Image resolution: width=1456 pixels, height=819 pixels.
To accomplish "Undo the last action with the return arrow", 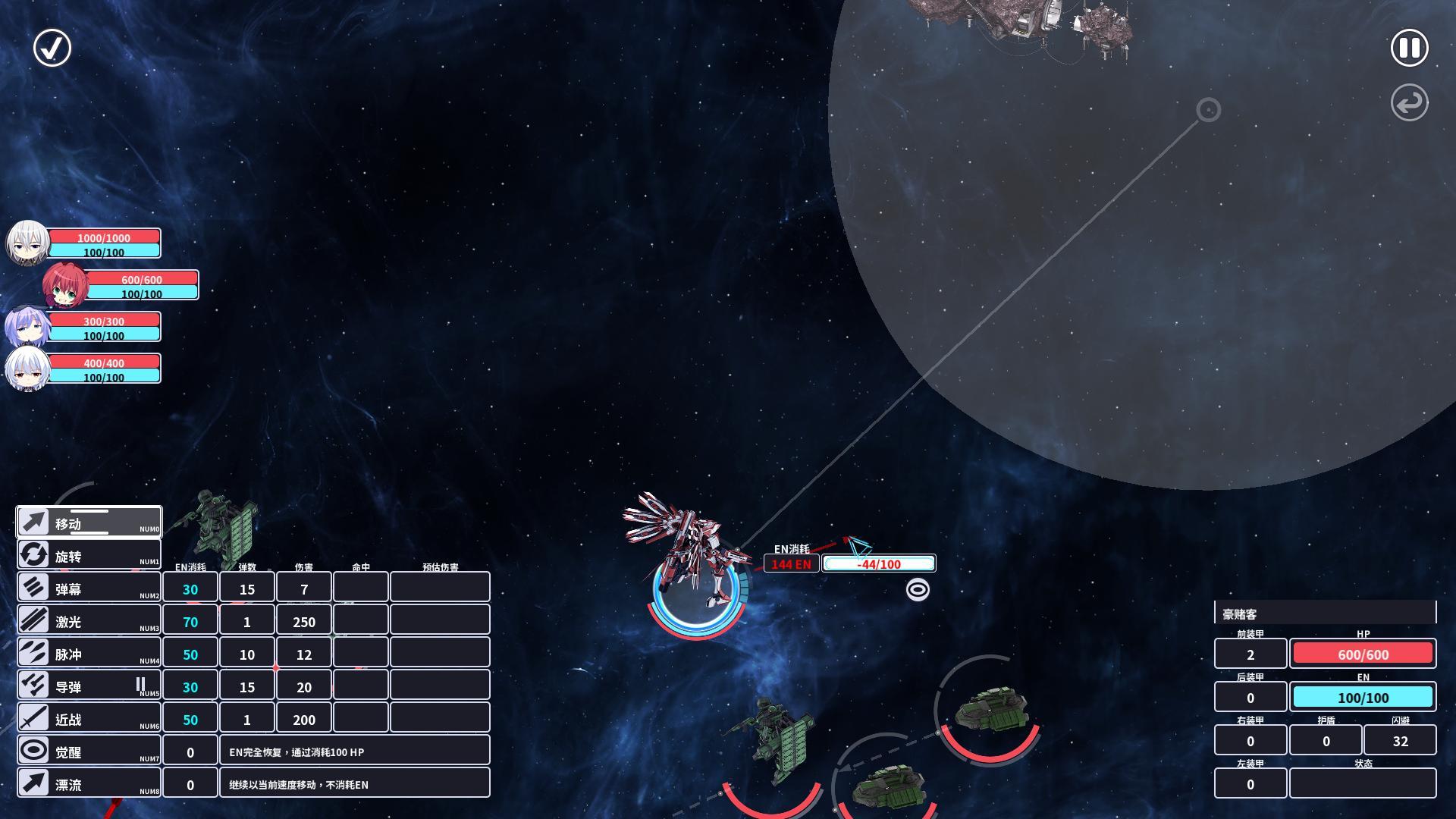I will tap(1409, 102).
